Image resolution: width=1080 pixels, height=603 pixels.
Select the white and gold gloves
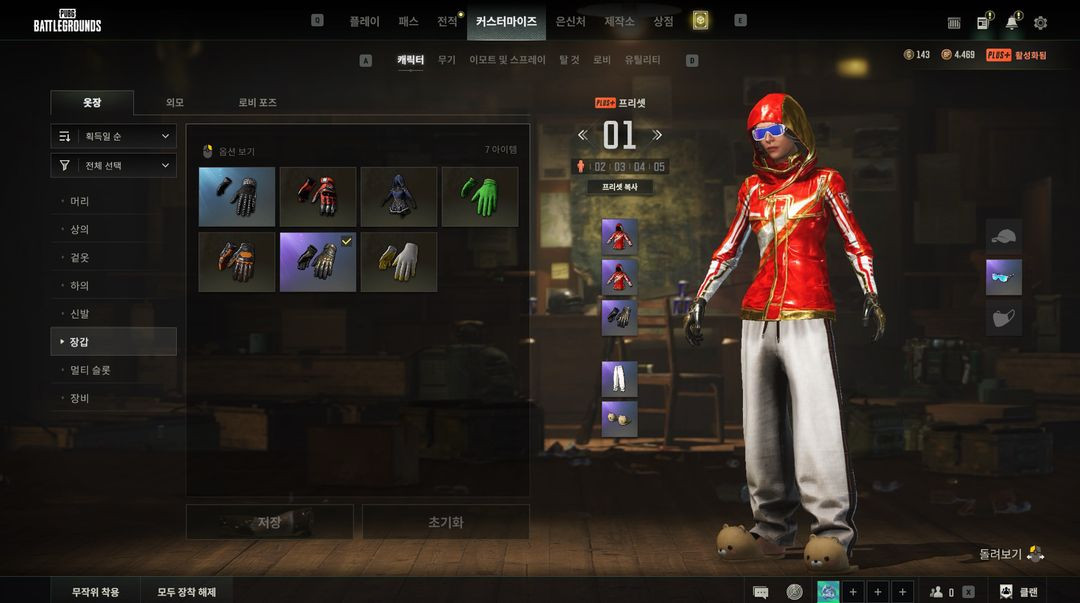click(x=399, y=262)
